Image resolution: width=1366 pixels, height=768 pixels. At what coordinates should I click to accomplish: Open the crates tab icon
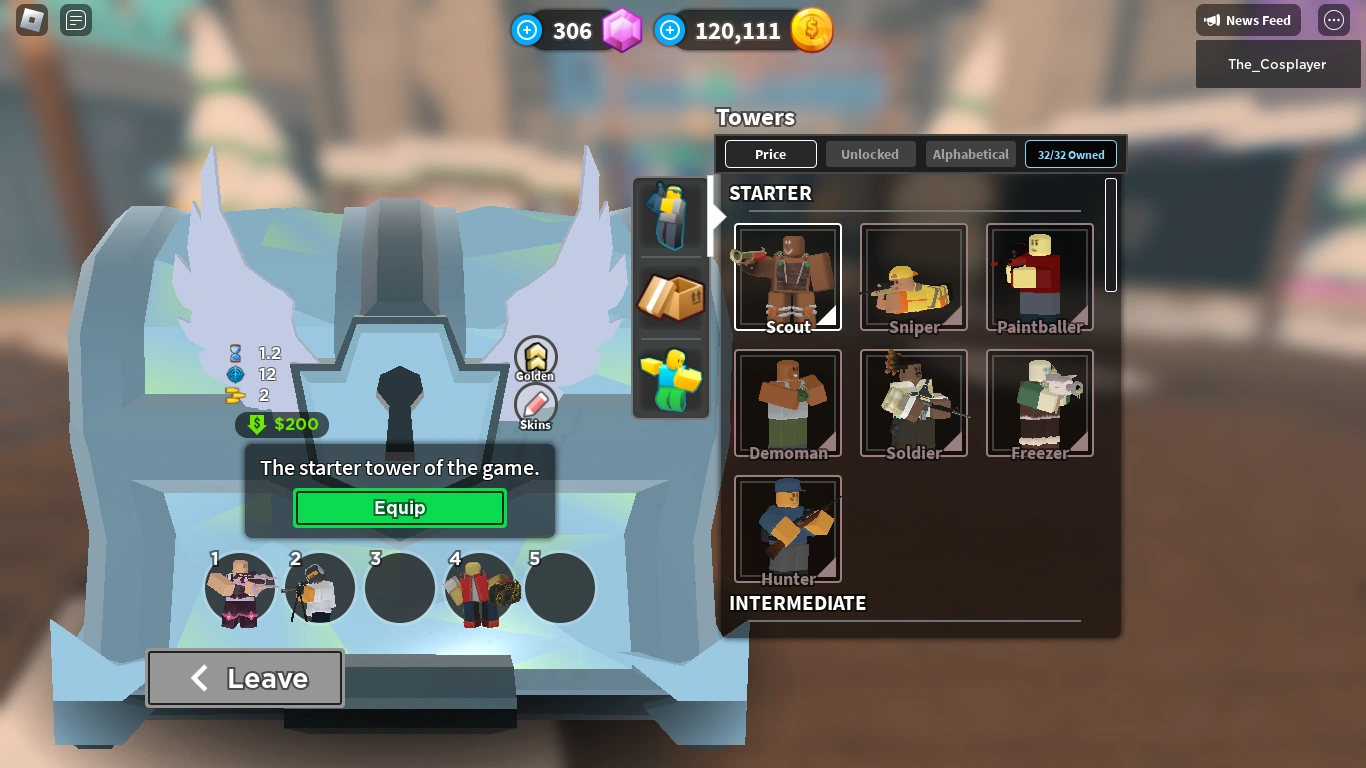click(x=670, y=297)
